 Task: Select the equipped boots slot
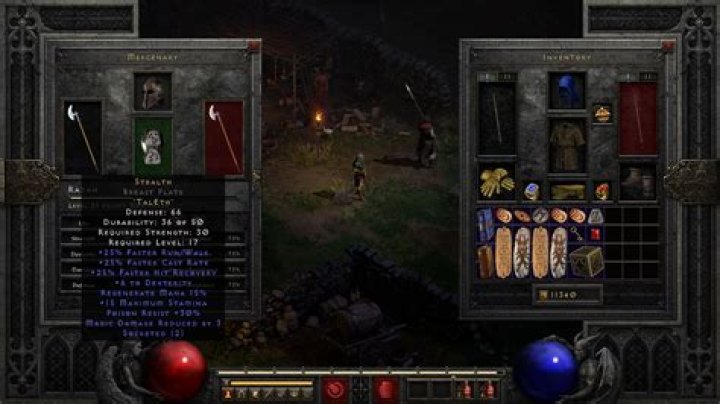(x=637, y=182)
